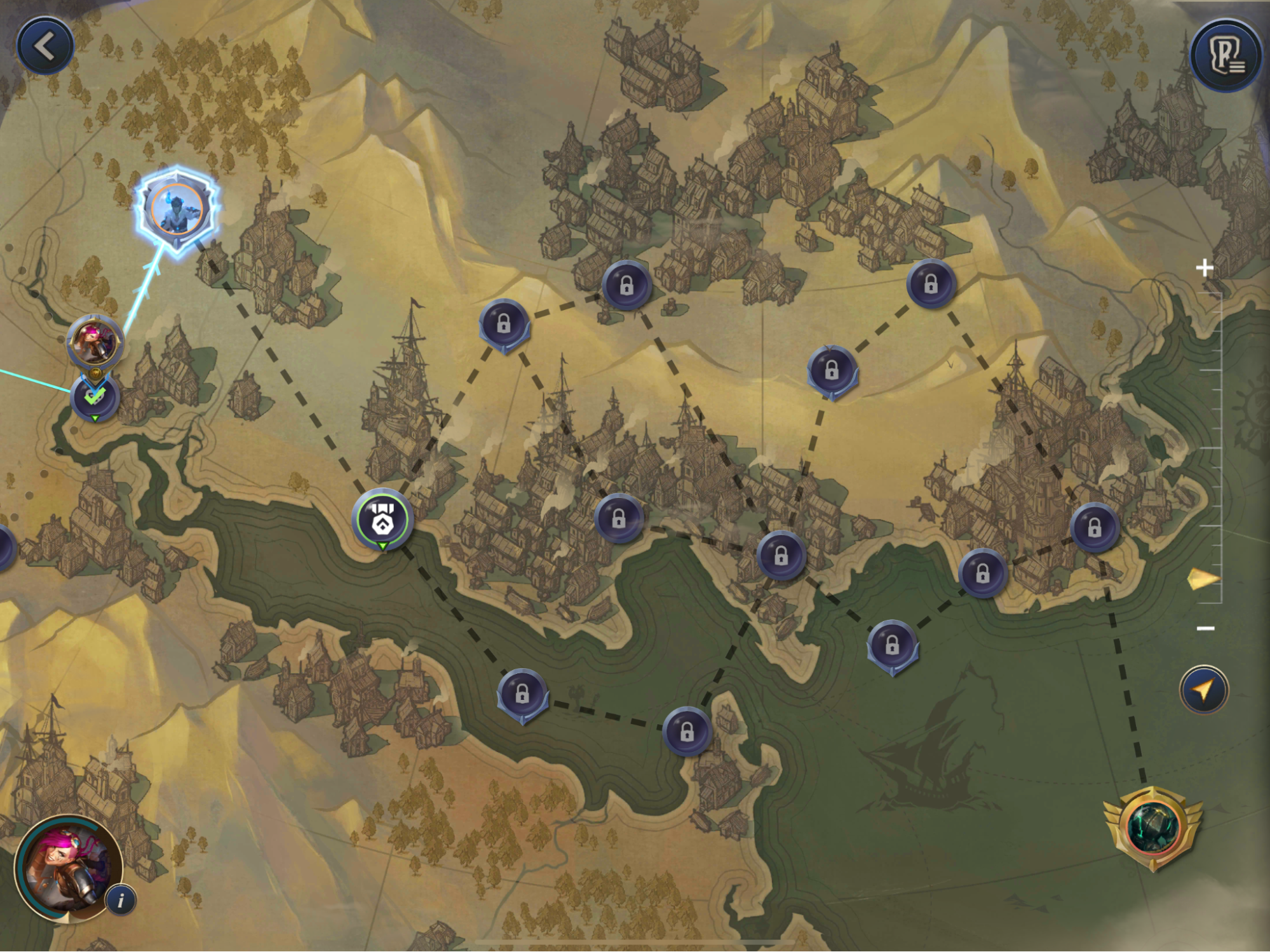Go back with the arrow button
This screenshot has height=952, width=1270.
44,46
